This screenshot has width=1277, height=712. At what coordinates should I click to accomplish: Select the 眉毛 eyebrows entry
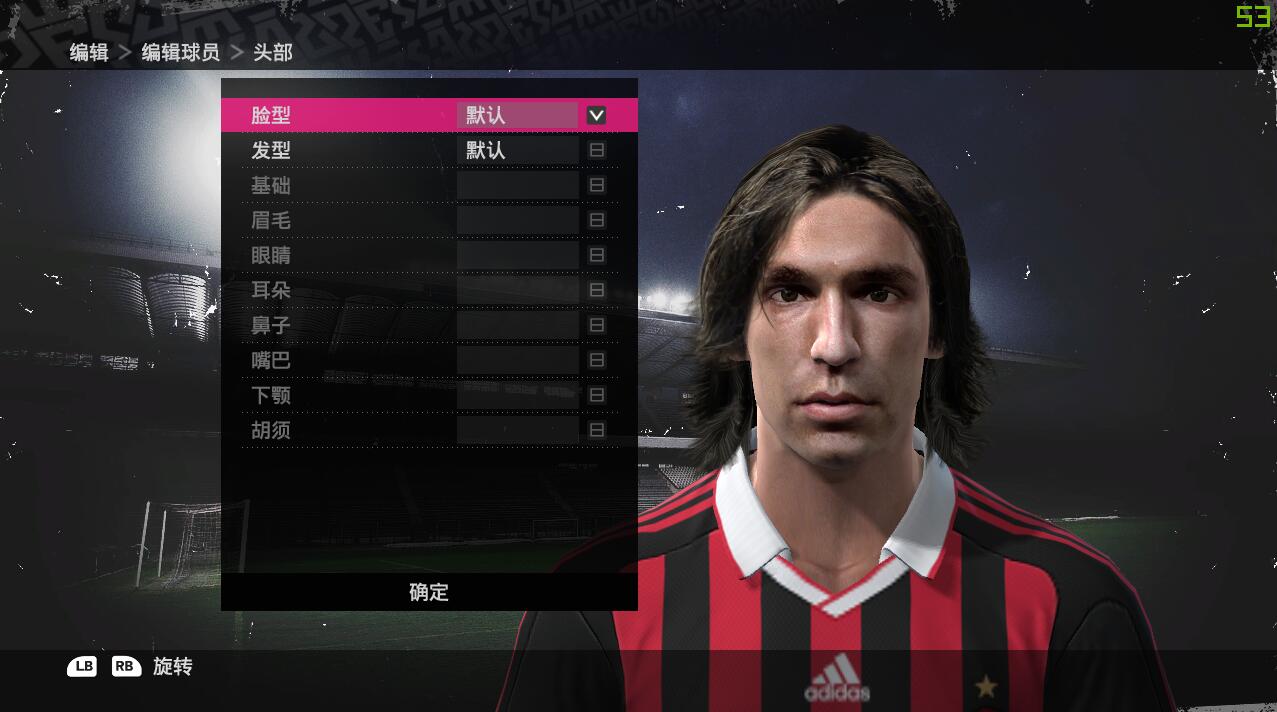tap(271, 220)
